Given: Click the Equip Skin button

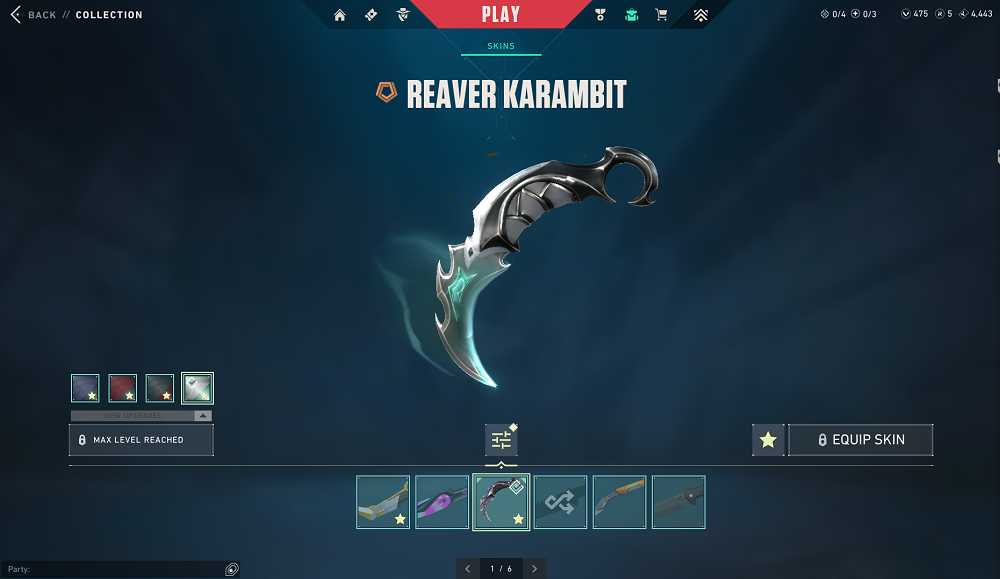Looking at the screenshot, I should (x=861, y=440).
